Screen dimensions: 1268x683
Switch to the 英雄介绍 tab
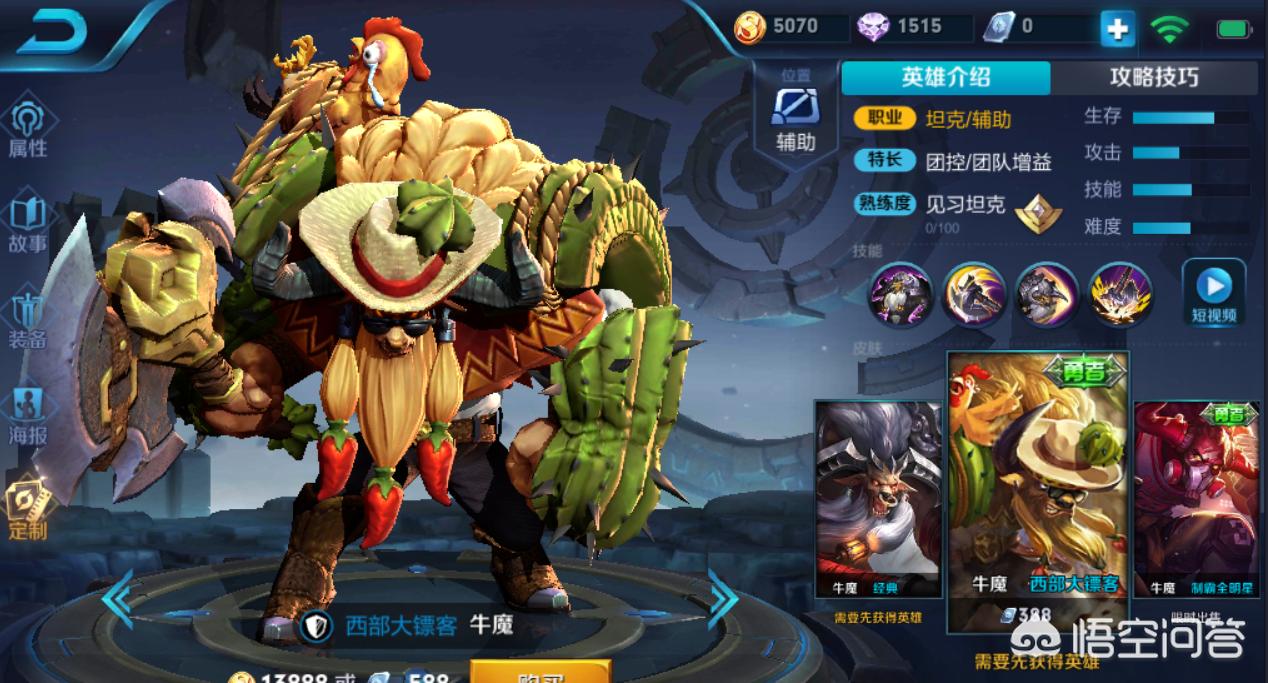945,78
